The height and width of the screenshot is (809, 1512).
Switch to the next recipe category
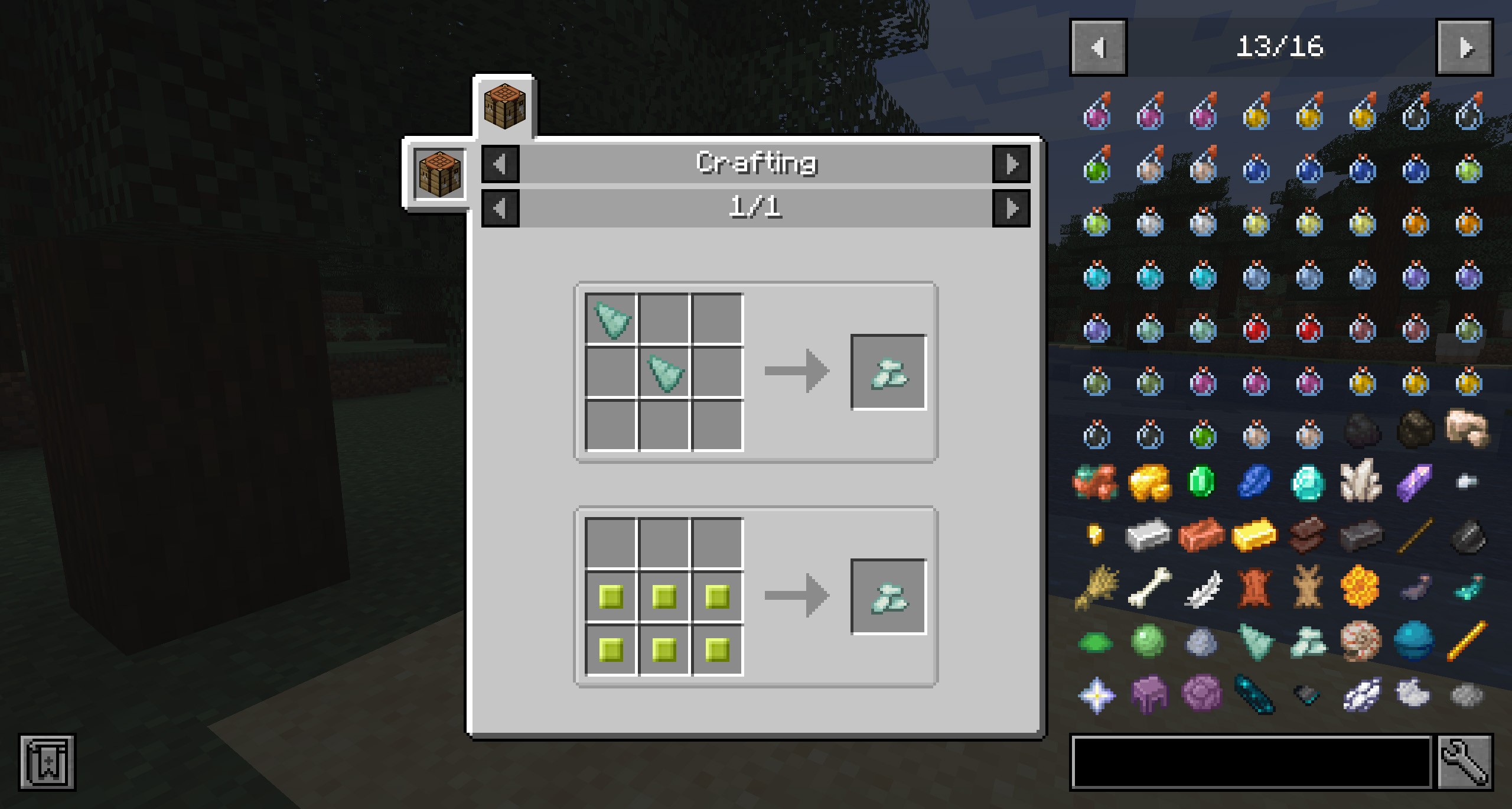(x=1011, y=164)
